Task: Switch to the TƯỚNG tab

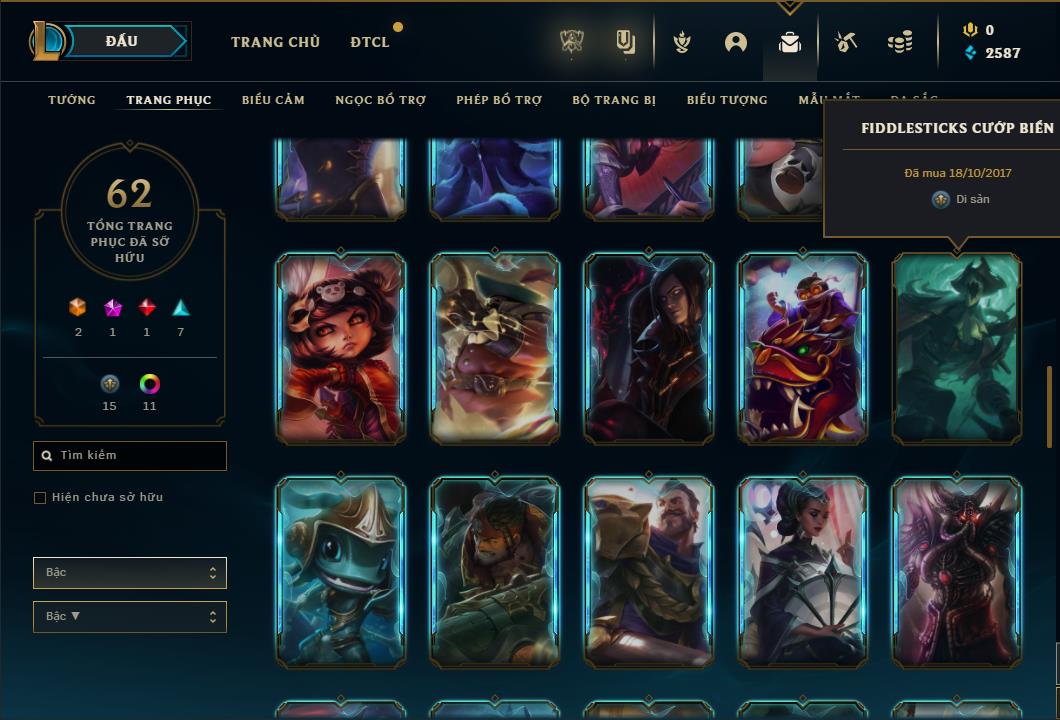Action: point(72,100)
